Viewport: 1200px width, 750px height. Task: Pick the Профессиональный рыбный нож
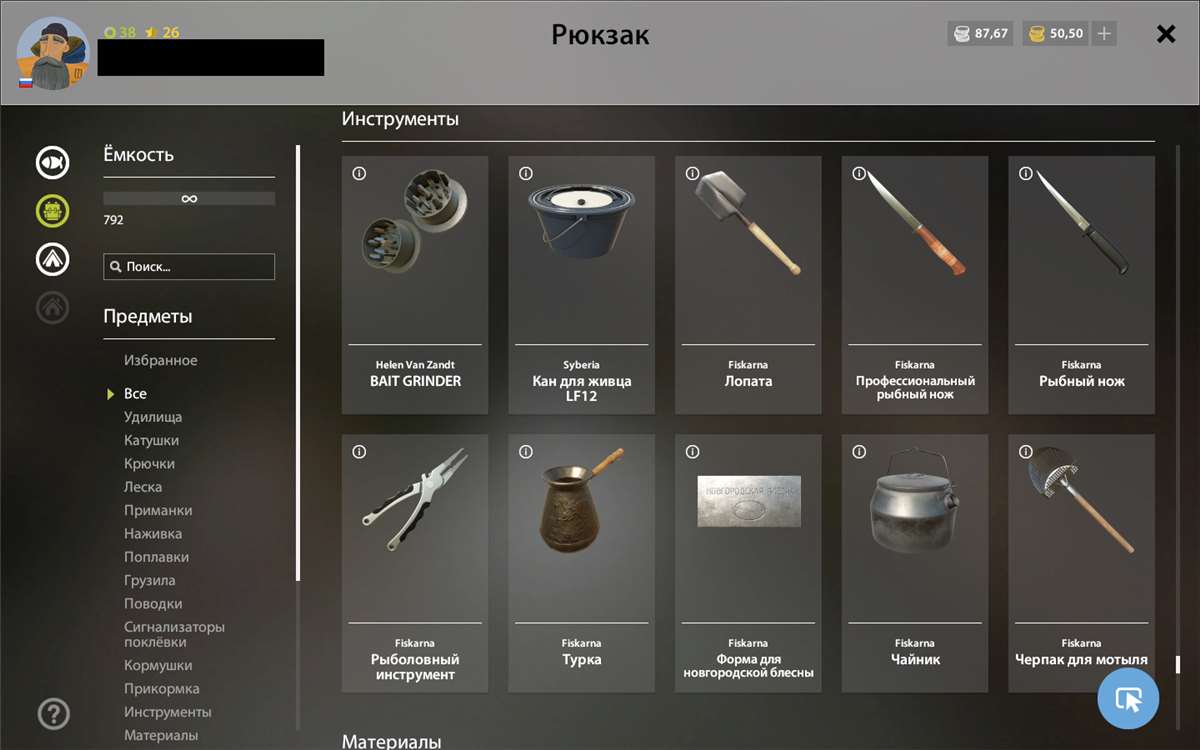915,284
